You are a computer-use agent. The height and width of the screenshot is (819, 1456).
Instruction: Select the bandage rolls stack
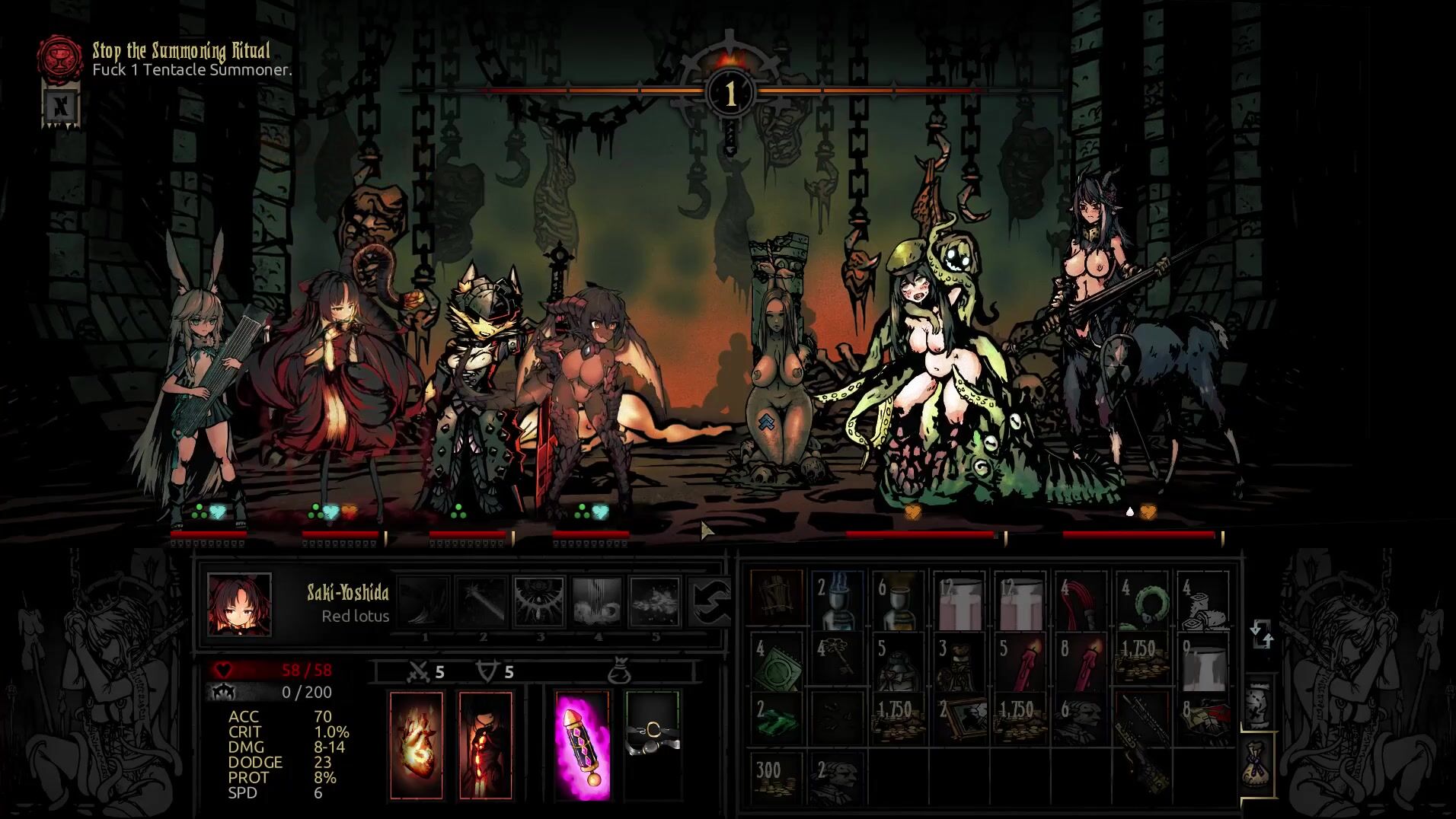[x=1203, y=601]
